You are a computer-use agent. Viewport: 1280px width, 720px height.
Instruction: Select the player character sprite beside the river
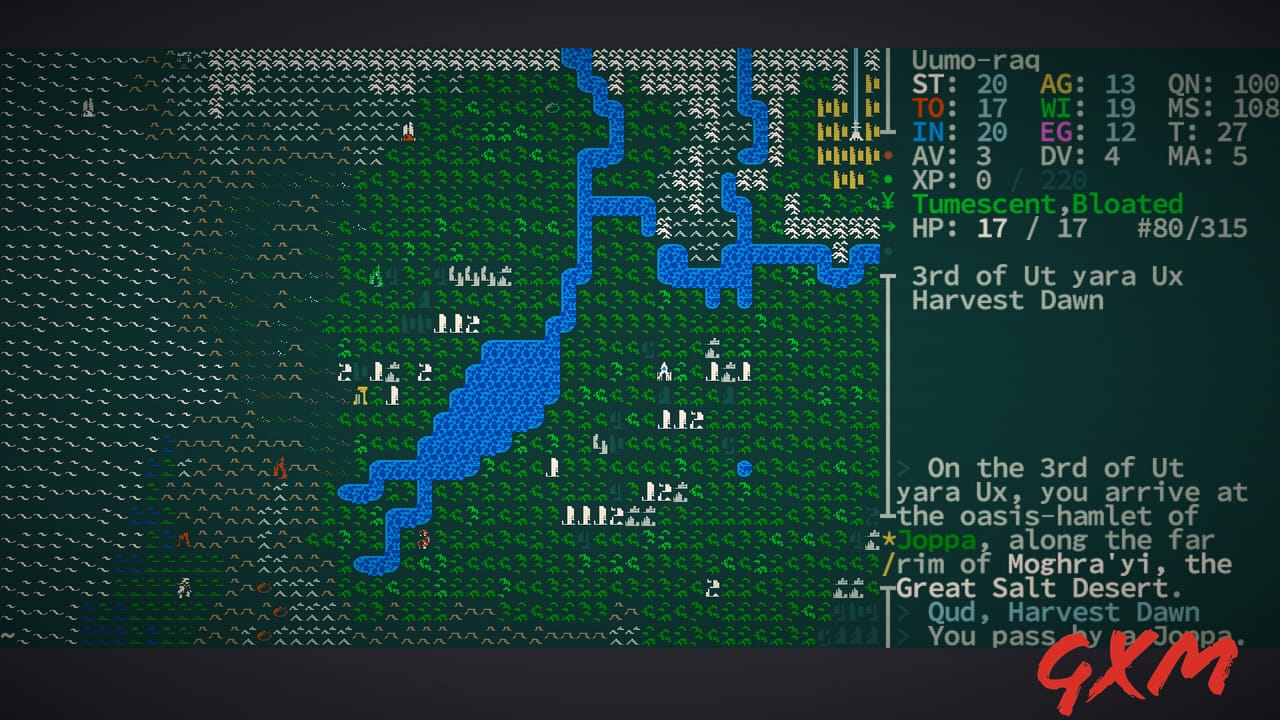tap(424, 540)
